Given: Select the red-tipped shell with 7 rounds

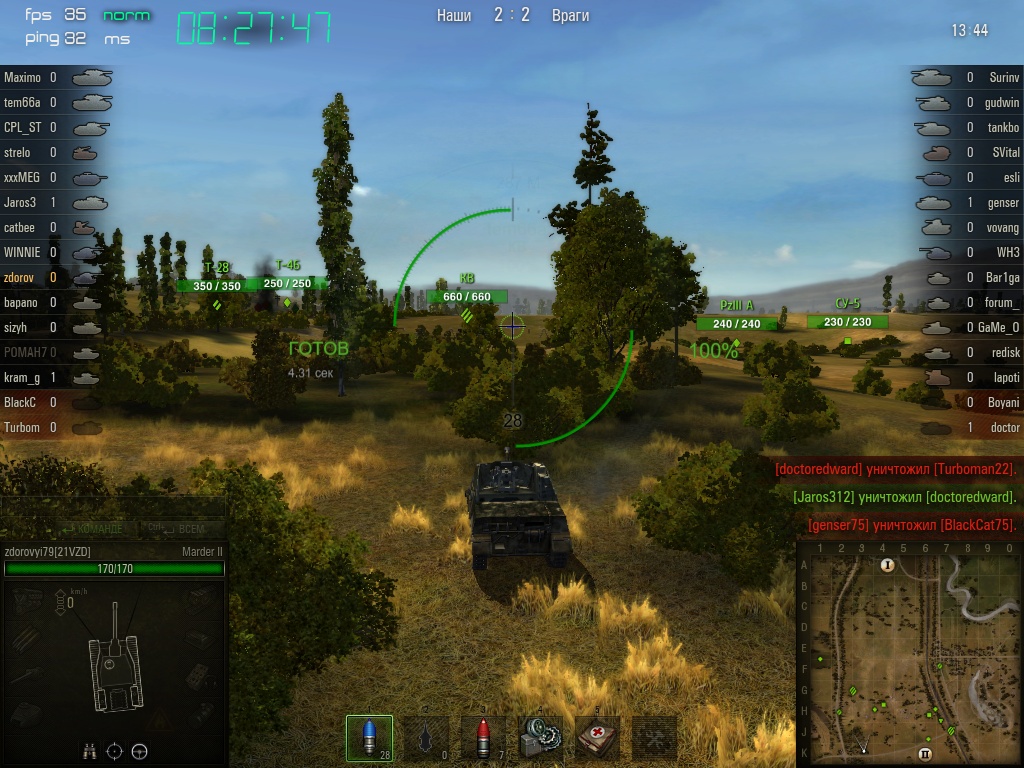Looking at the screenshot, I should (483, 738).
